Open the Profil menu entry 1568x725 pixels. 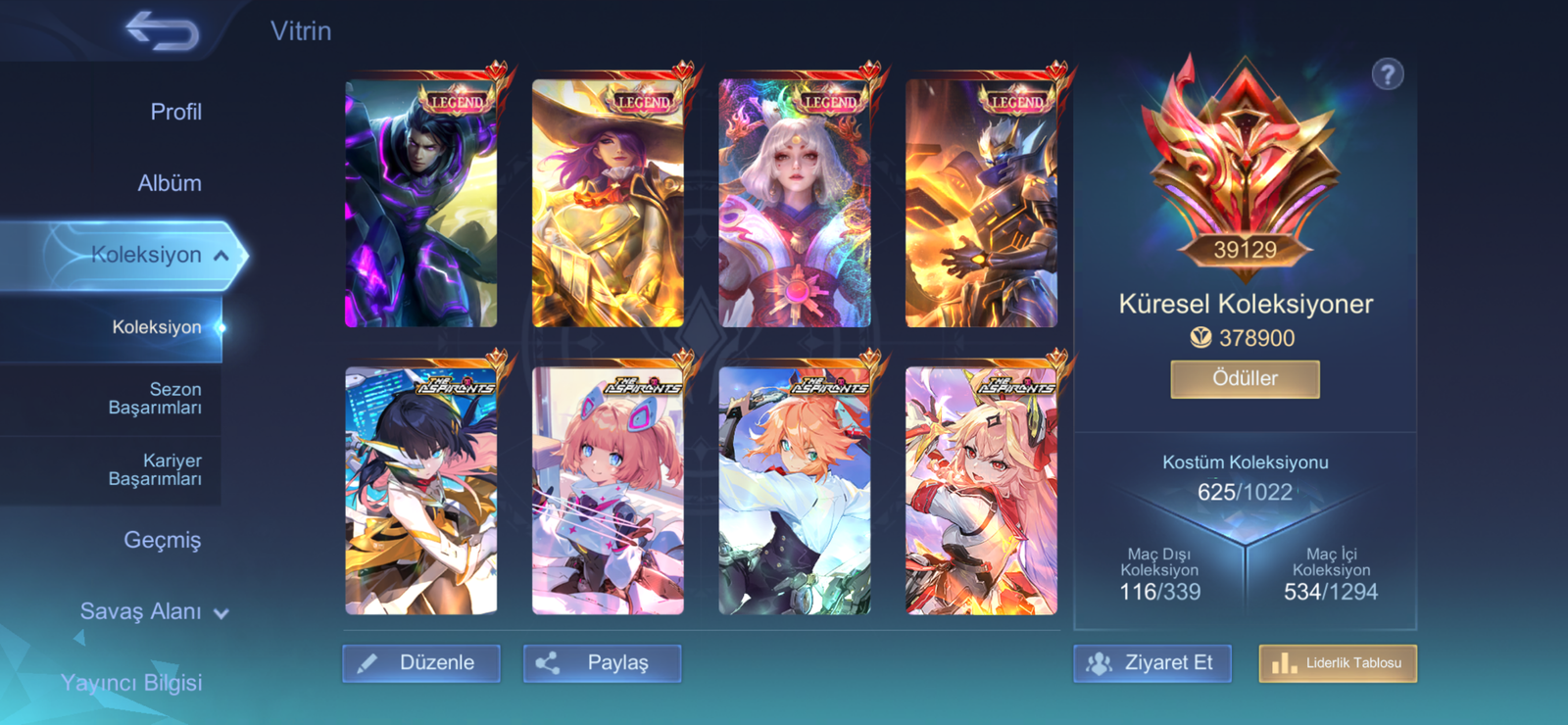point(175,112)
